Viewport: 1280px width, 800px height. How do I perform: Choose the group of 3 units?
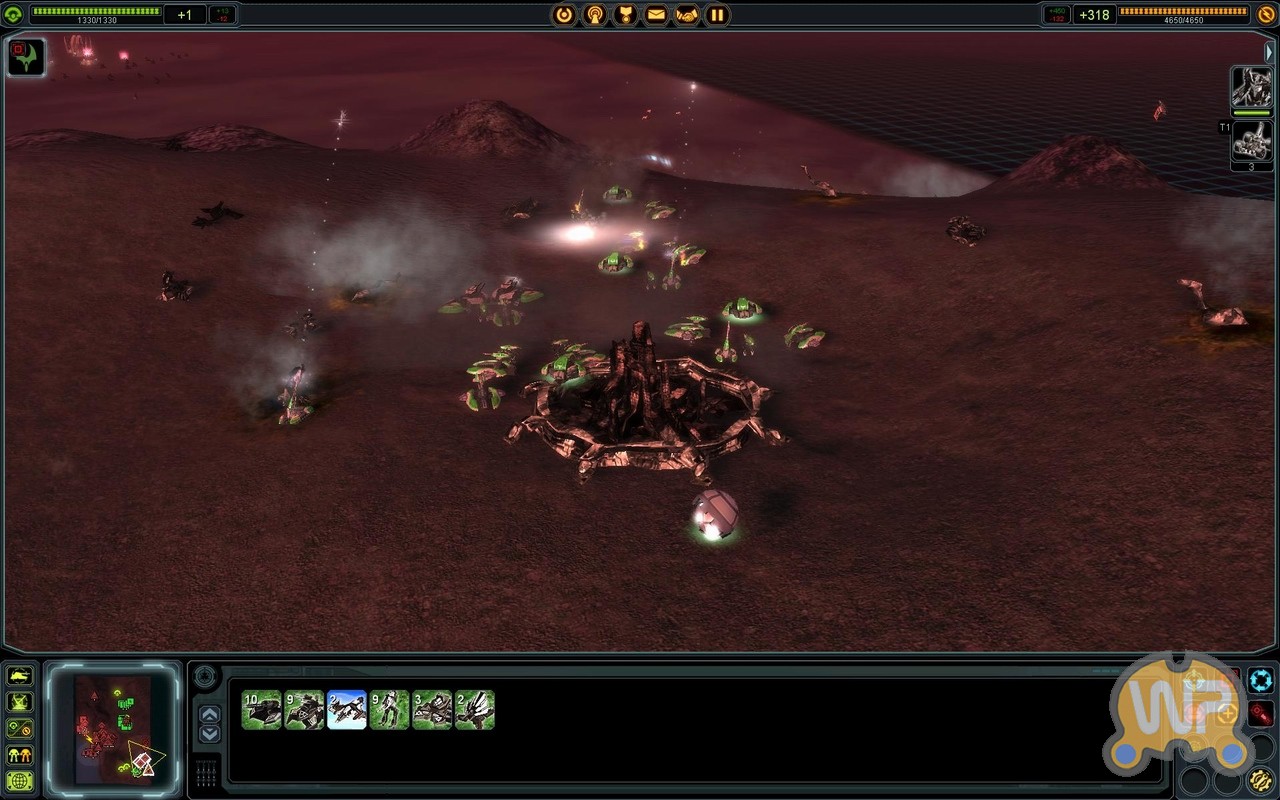pos(432,710)
